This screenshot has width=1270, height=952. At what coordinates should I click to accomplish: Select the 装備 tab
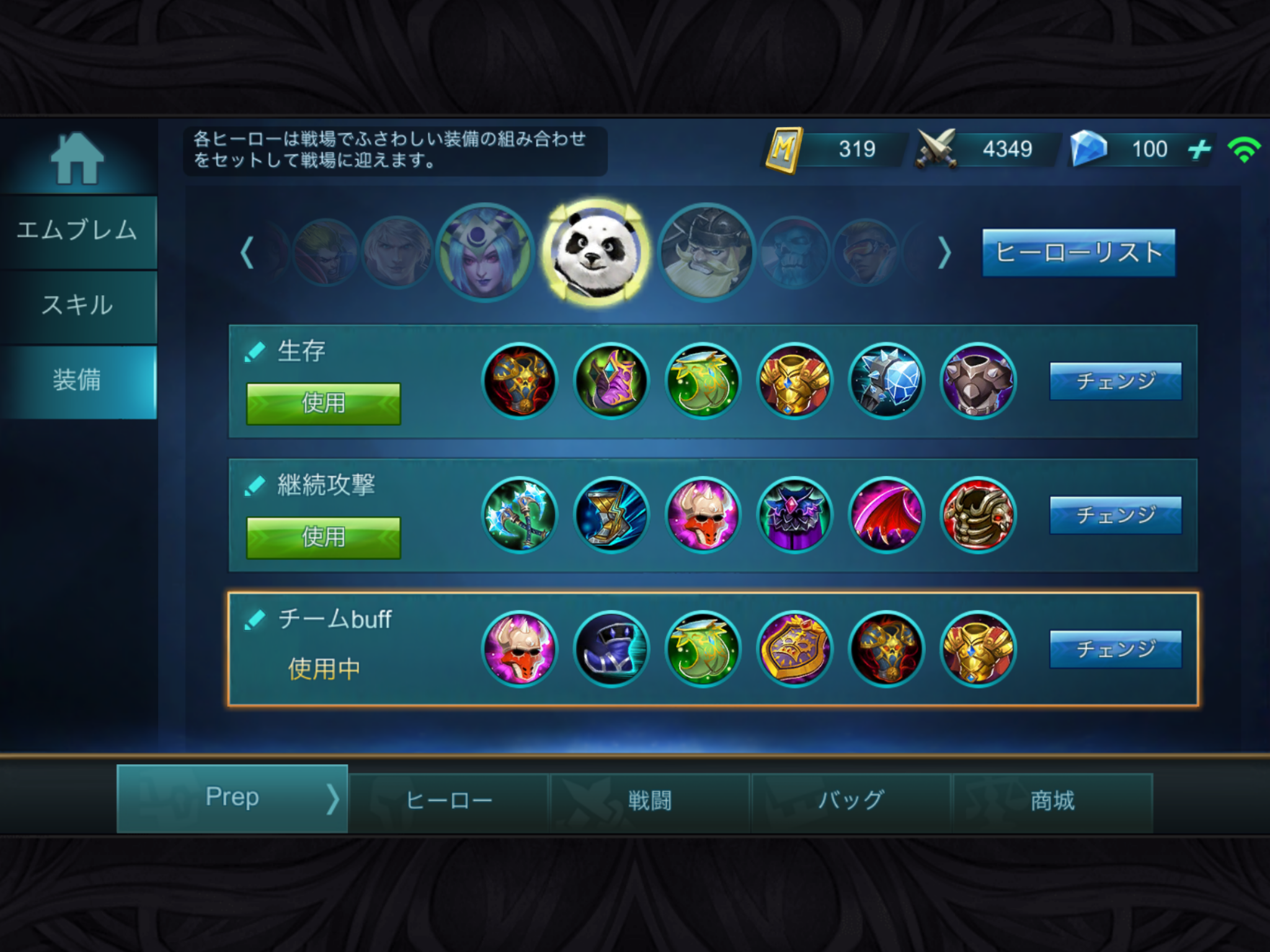pos(78,380)
